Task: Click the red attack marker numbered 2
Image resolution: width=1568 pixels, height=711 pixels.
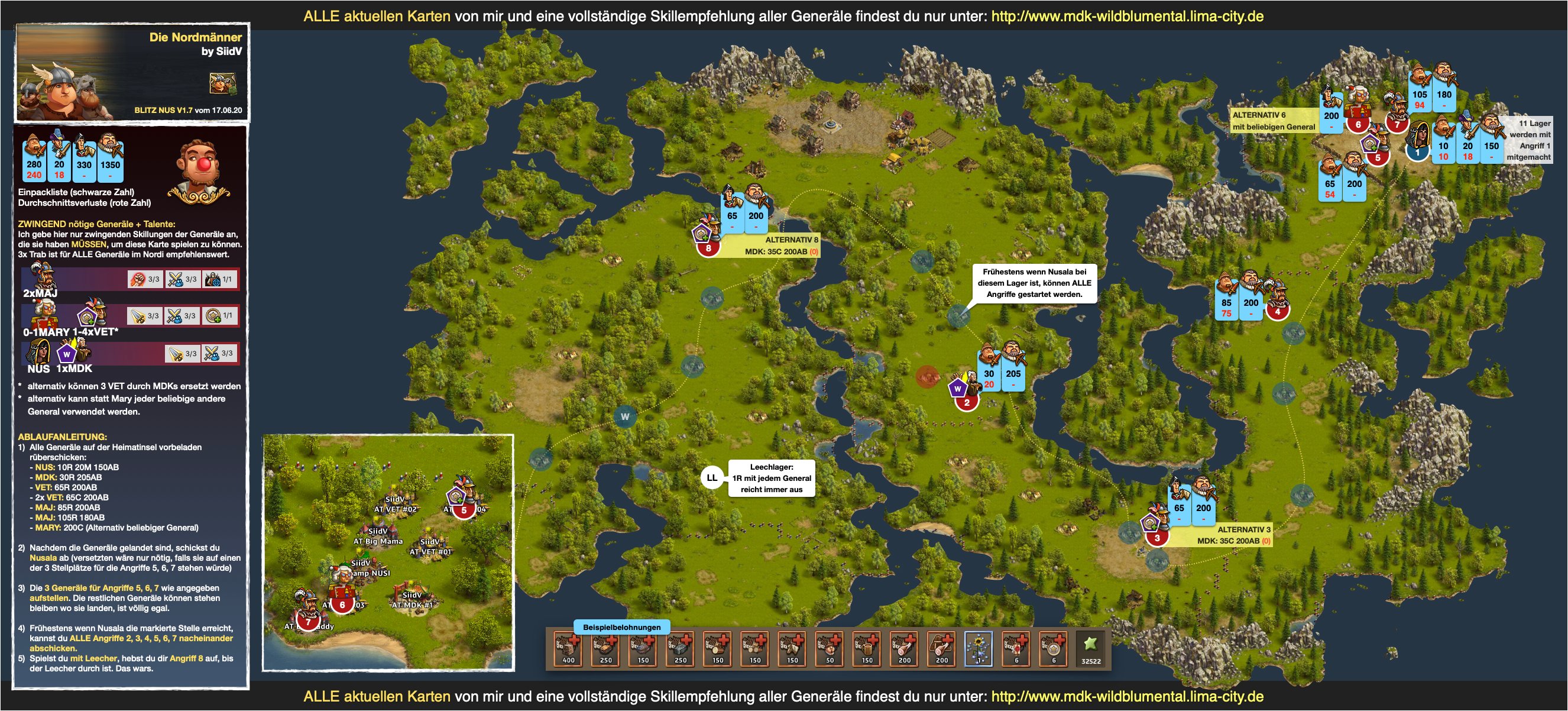Action: tap(967, 402)
